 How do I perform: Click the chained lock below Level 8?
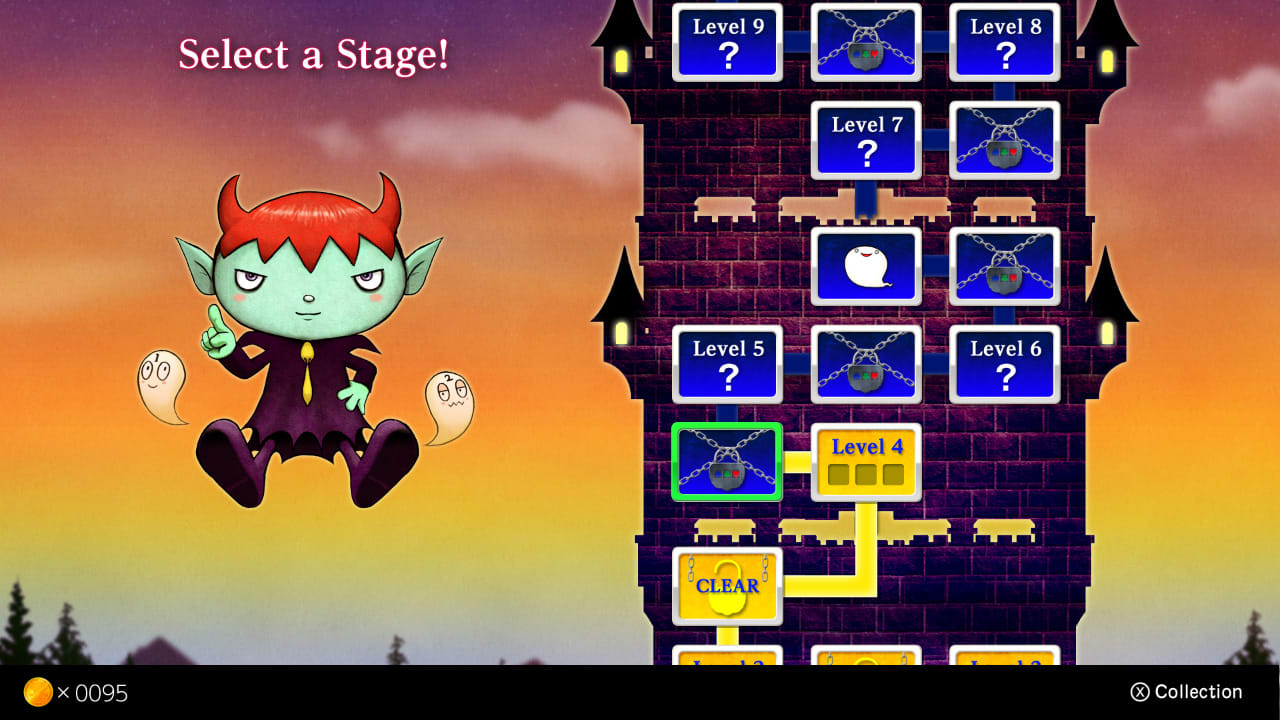click(x=1005, y=140)
